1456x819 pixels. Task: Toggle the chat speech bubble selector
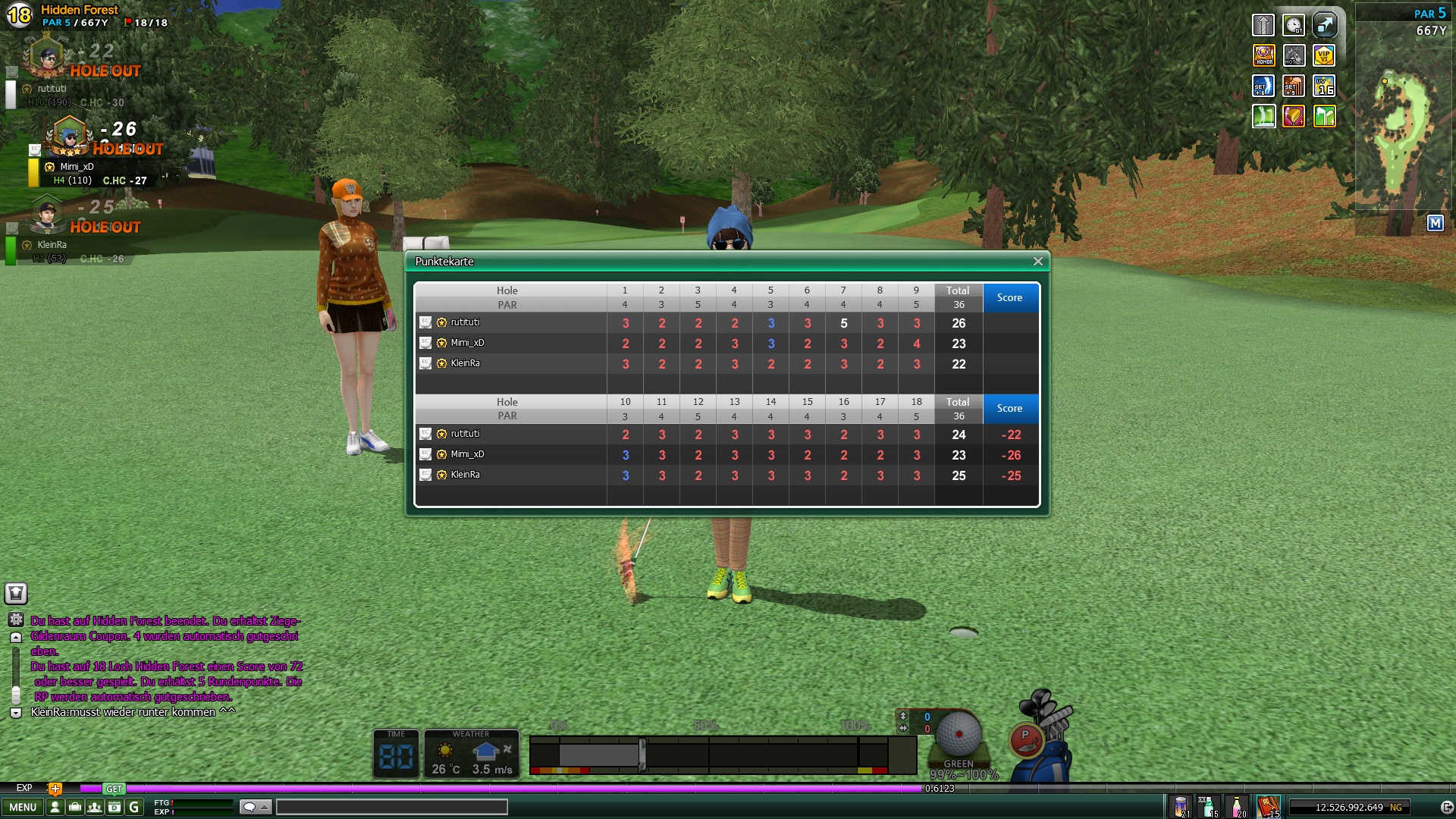coord(255,808)
